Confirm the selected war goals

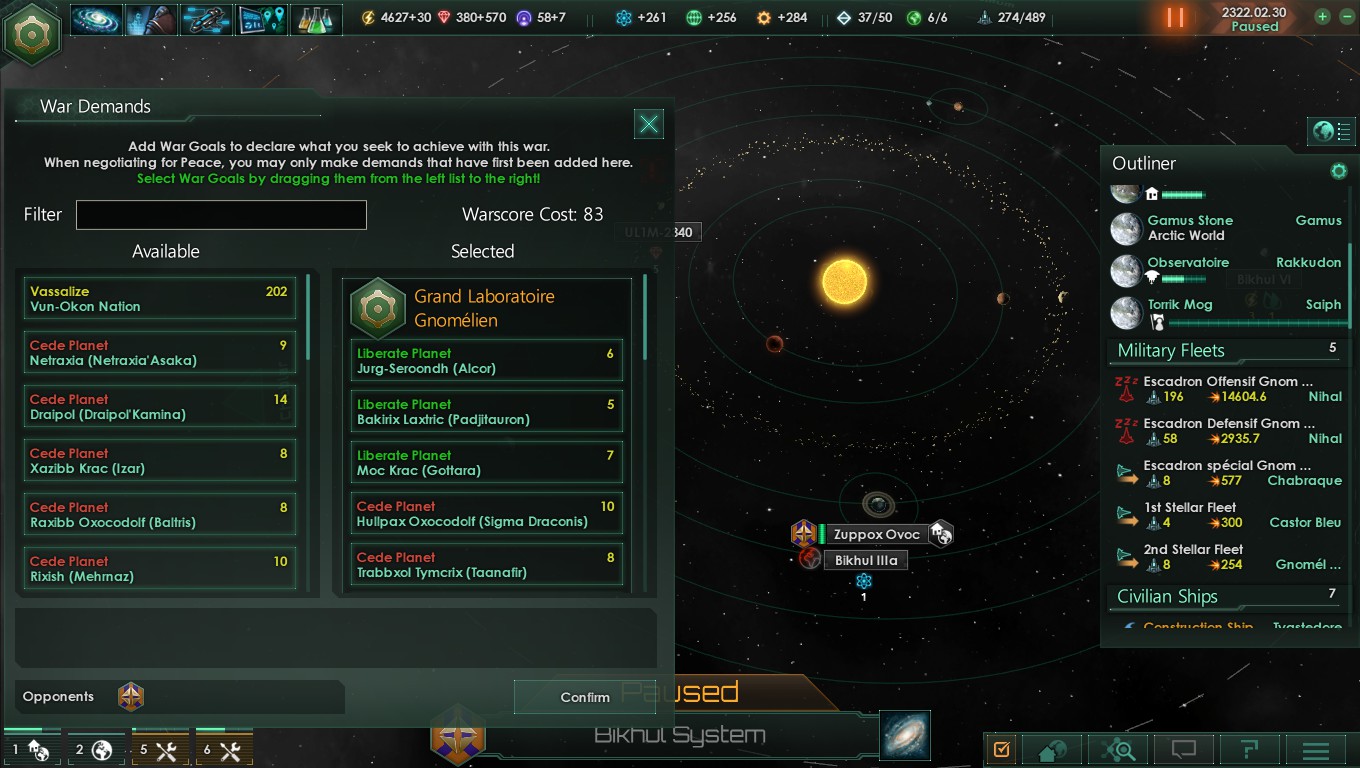pyautogui.click(x=584, y=697)
